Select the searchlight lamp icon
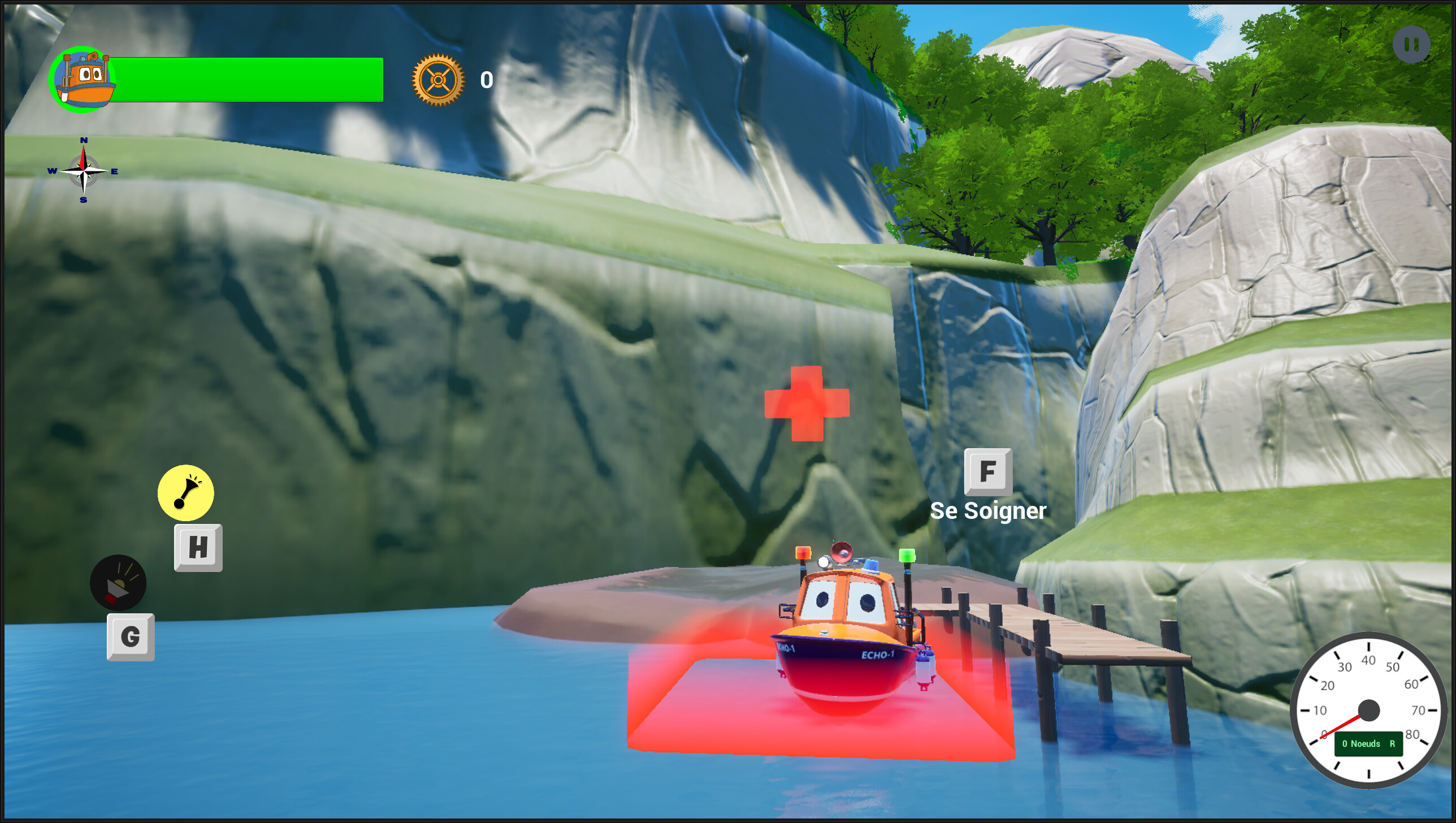 click(x=118, y=582)
